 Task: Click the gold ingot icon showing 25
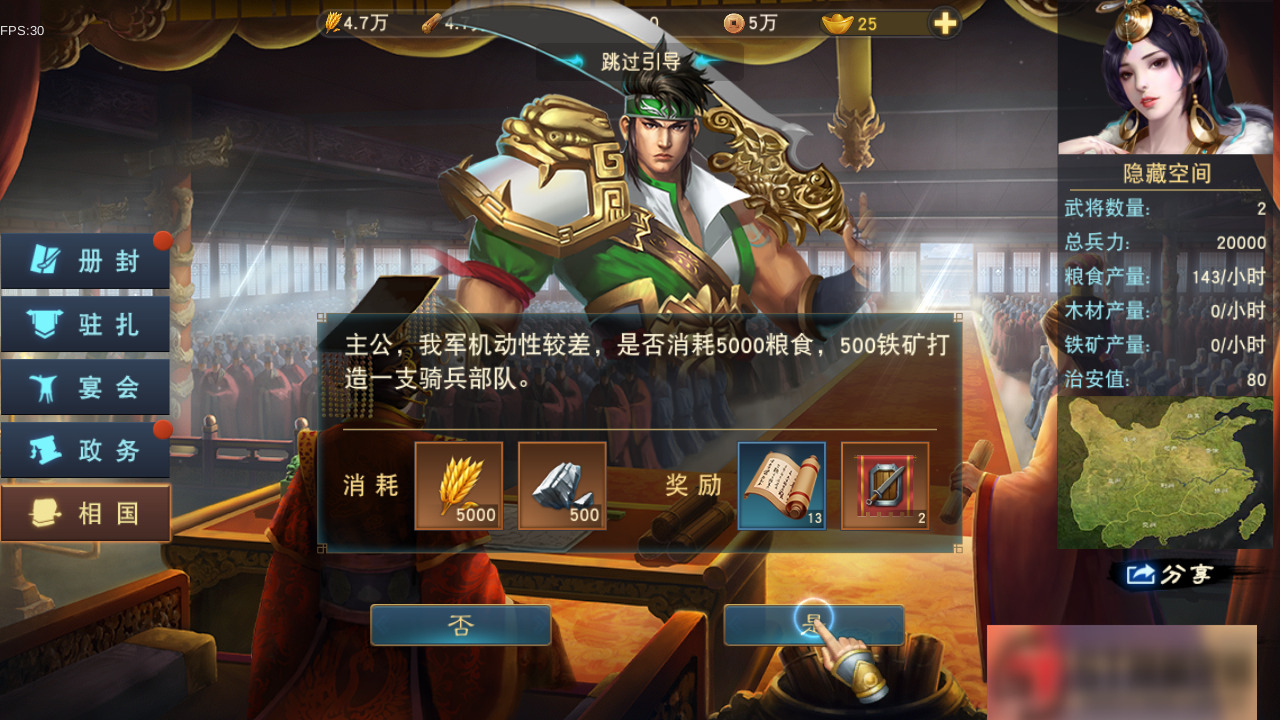tap(840, 21)
